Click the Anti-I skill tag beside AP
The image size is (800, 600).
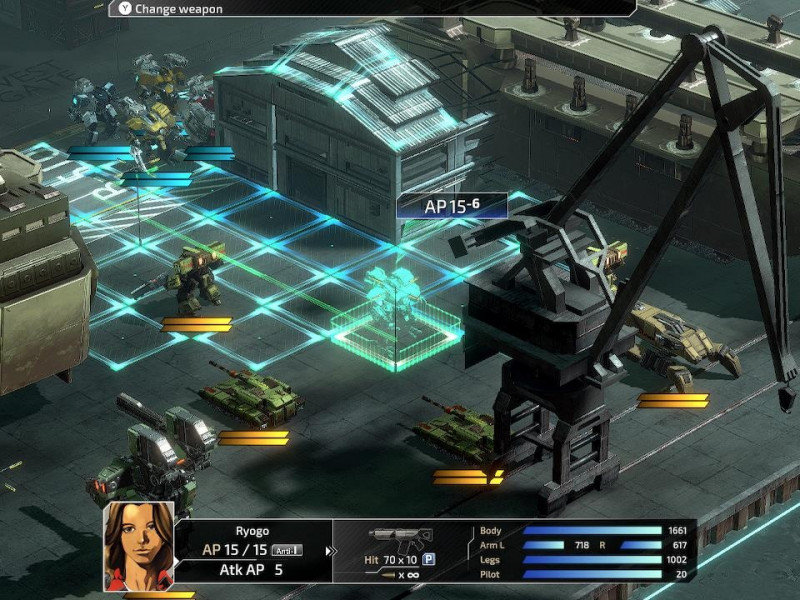[287, 551]
